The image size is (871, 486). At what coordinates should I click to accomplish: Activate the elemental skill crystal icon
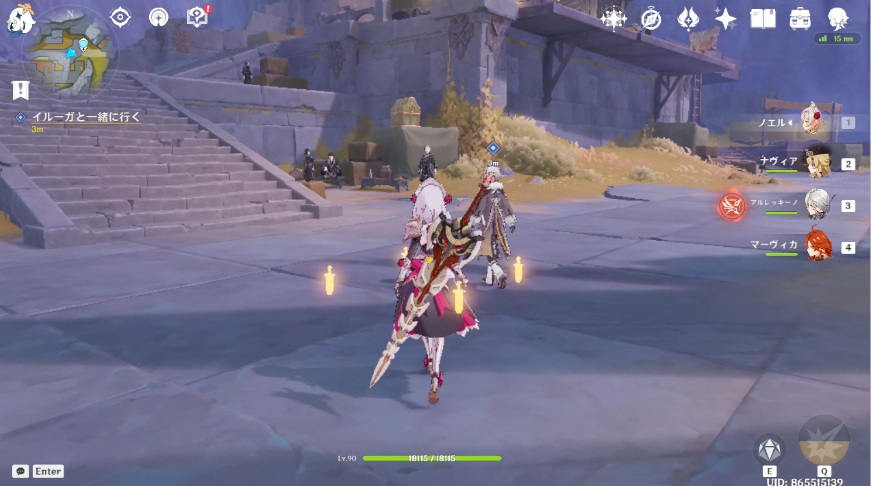(769, 448)
